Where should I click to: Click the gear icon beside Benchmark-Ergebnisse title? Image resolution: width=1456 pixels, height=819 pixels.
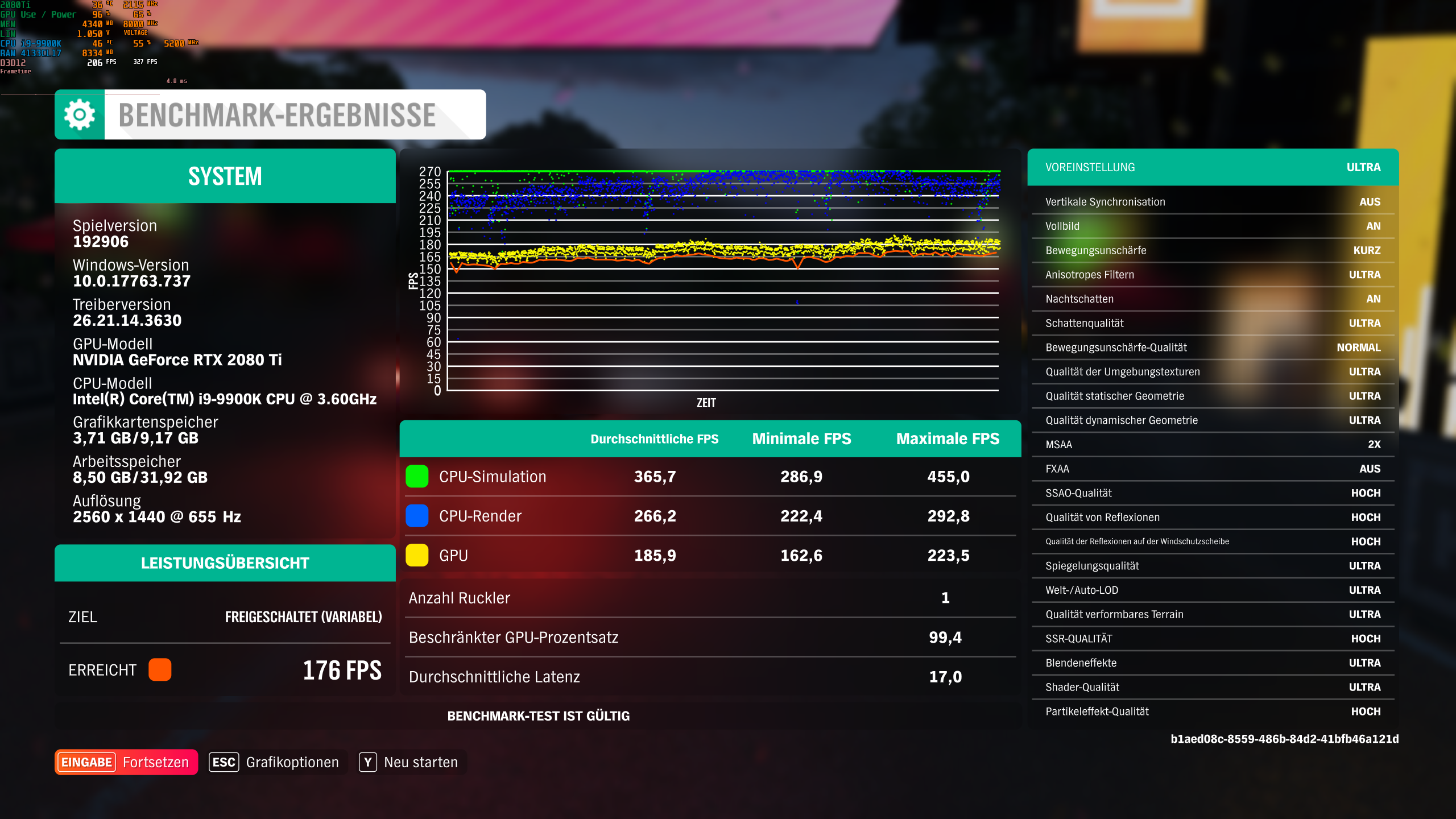tap(78, 114)
